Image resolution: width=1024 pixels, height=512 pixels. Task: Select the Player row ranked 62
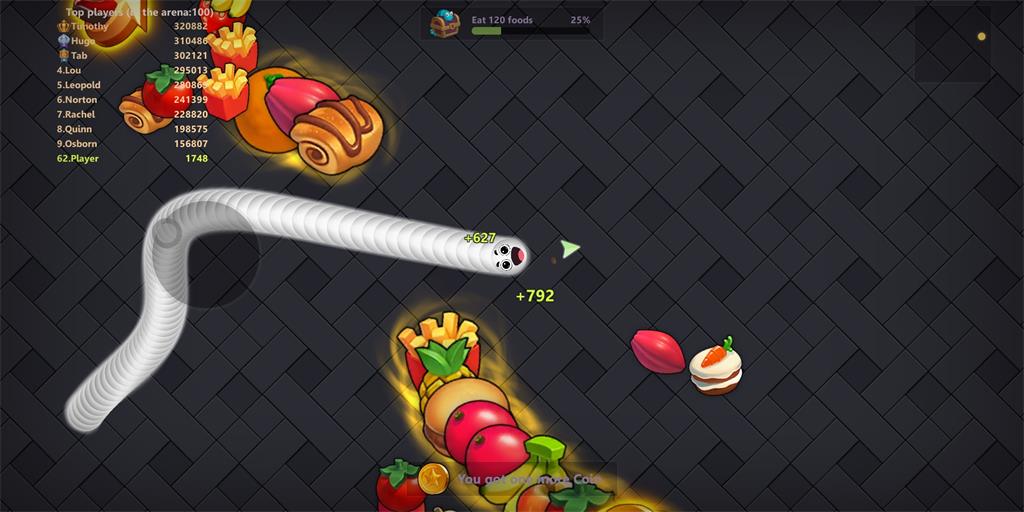(132, 159)
